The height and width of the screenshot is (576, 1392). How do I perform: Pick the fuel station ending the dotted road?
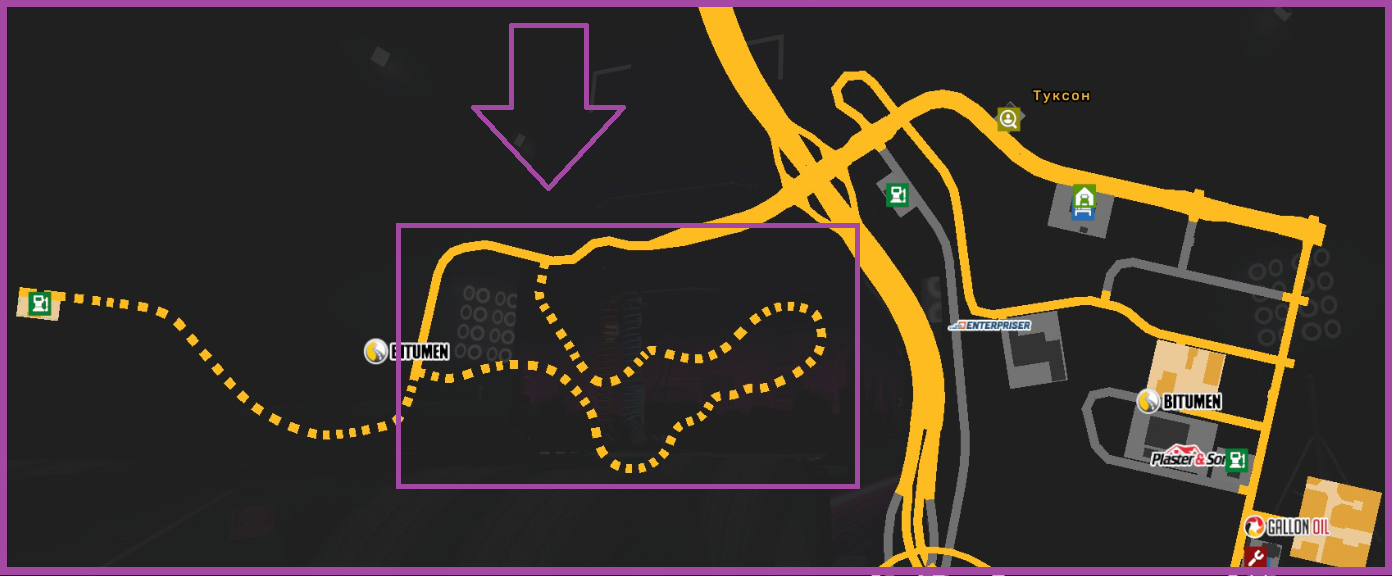(40, 302)
